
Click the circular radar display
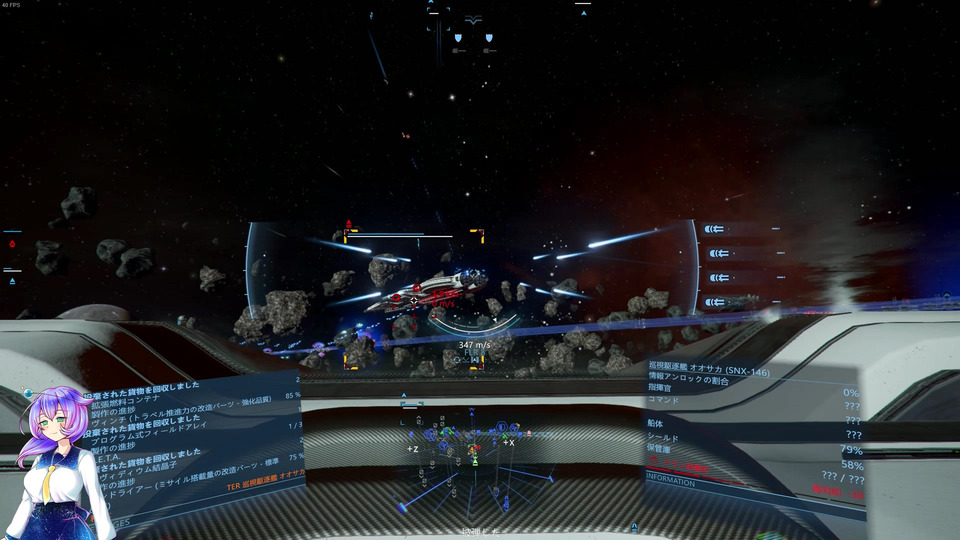click(474, 462)
